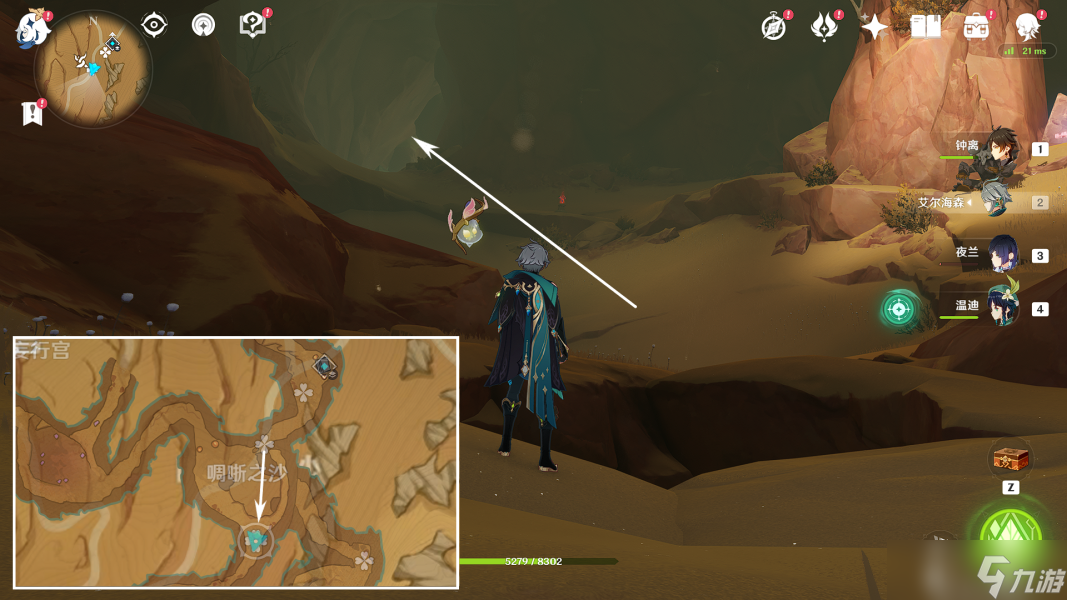Open the Adventurer Handbook book icon

click(925, 27)
